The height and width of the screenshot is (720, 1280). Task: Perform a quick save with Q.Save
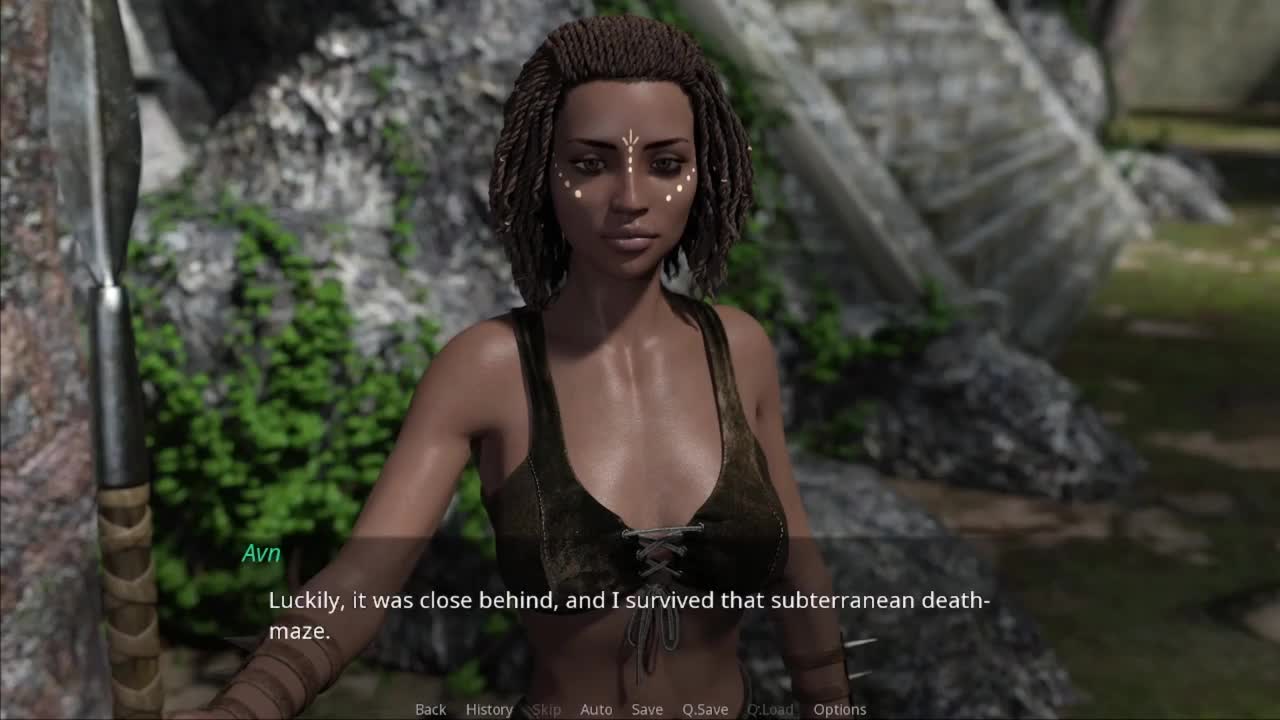pos(705,709)
